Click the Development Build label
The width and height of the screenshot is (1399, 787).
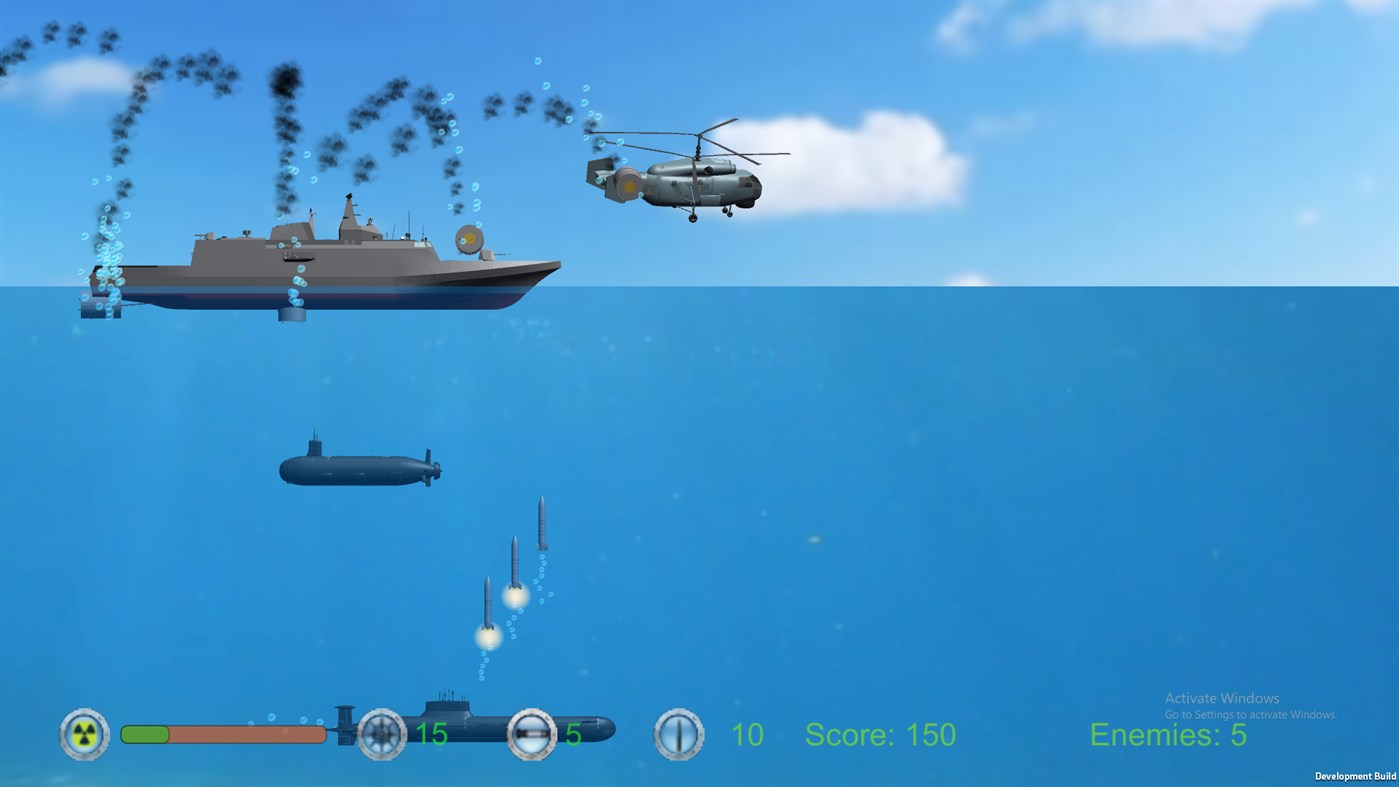(x=1354, y=776)
